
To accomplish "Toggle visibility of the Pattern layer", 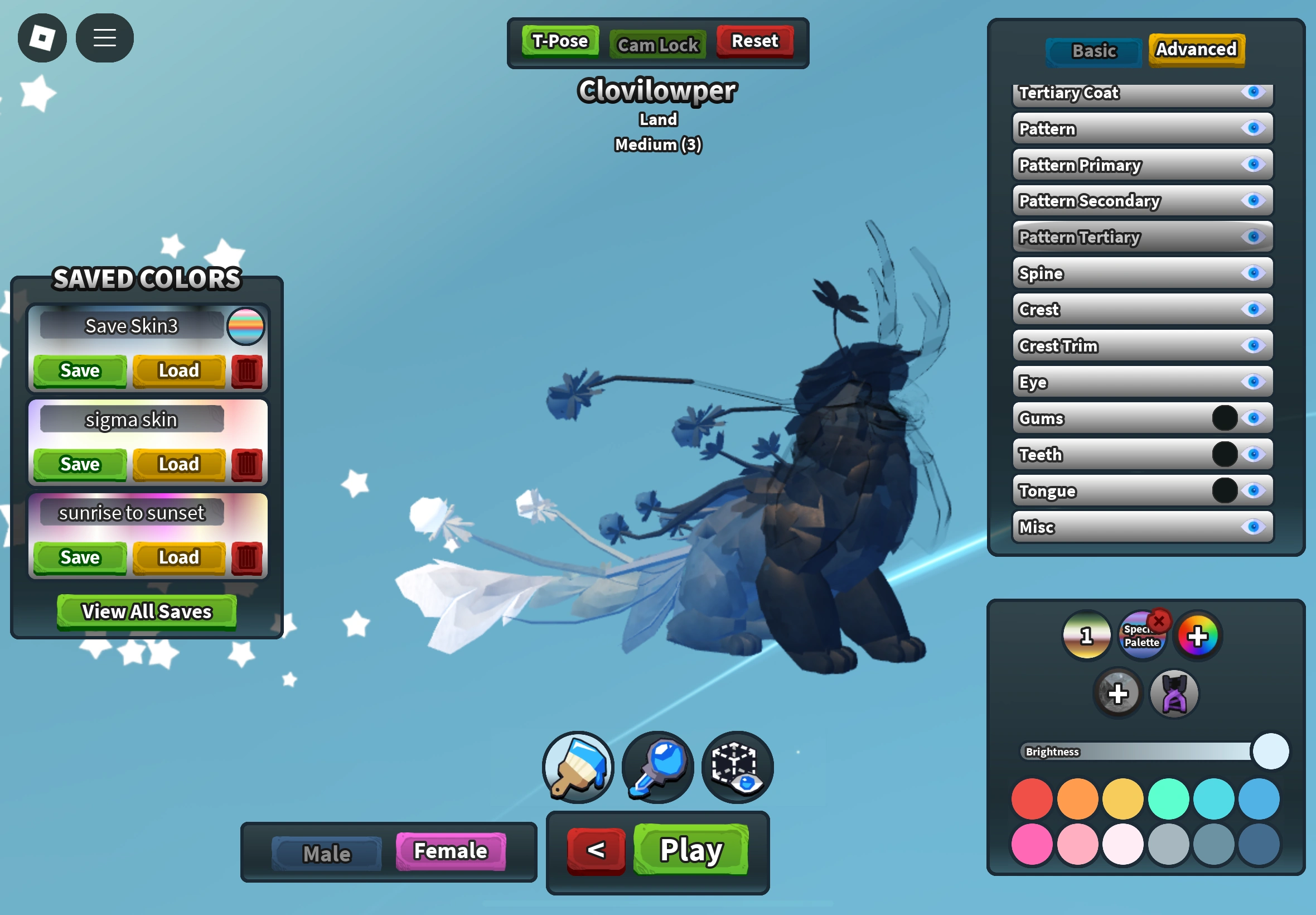I will 1254,129.
